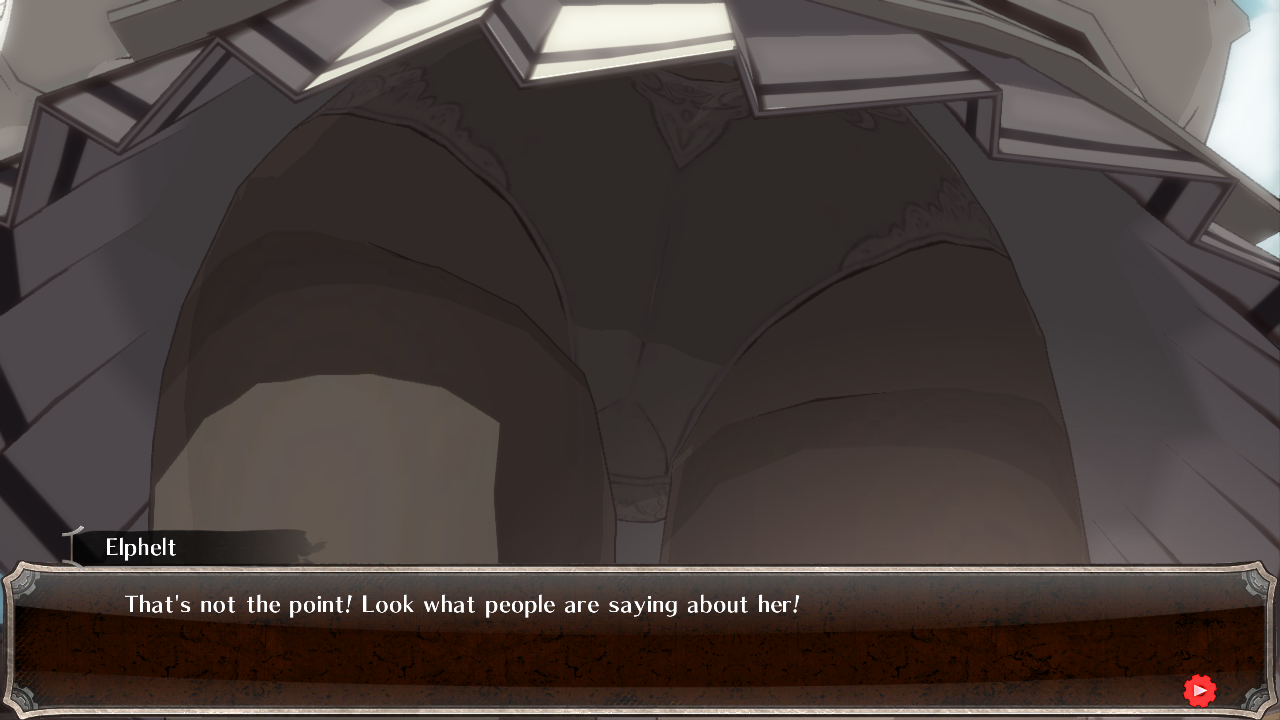Screen dimensions: 1280x720
Task: Select the speaker name Elphelt
Action: (x=140, y=548)
